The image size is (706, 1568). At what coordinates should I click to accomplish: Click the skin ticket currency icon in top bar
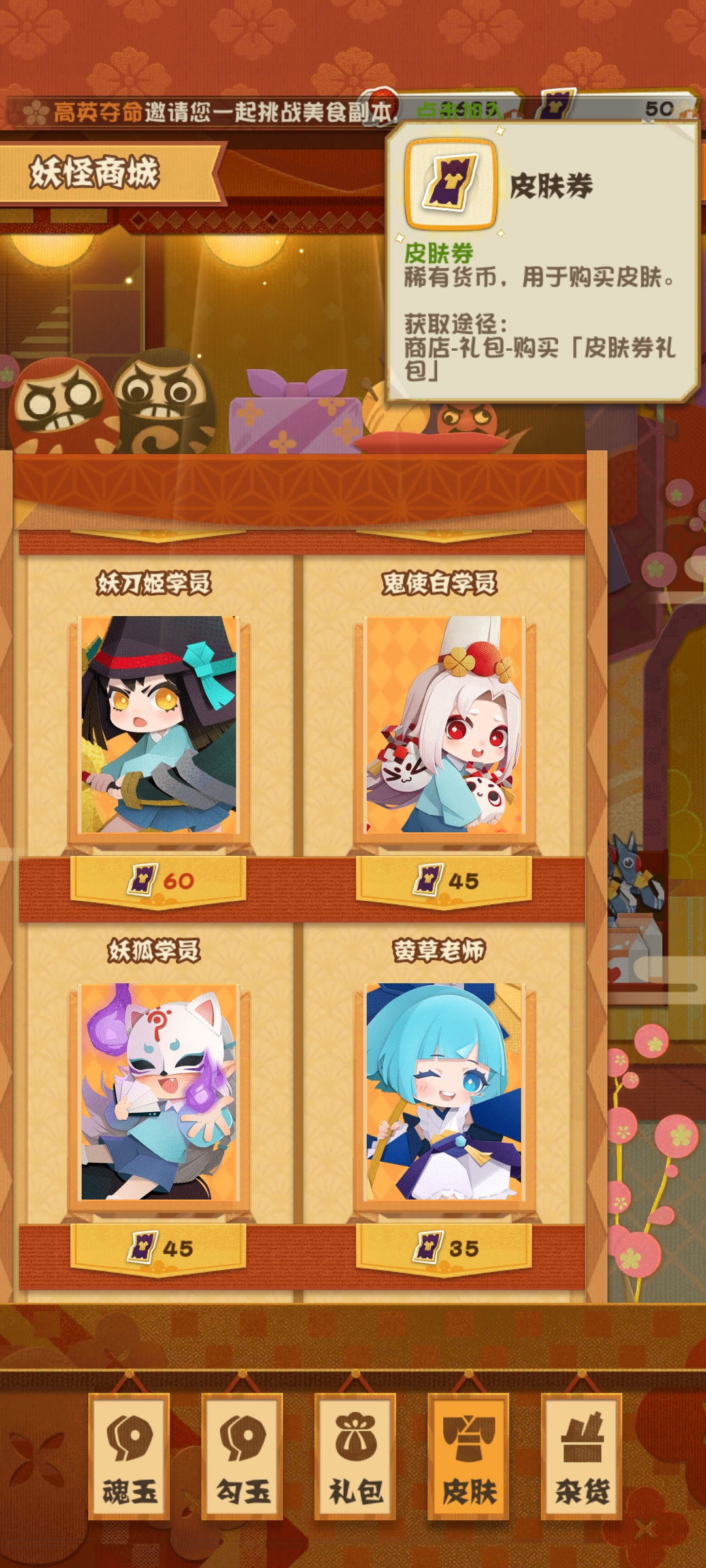(x=556, y=105)
